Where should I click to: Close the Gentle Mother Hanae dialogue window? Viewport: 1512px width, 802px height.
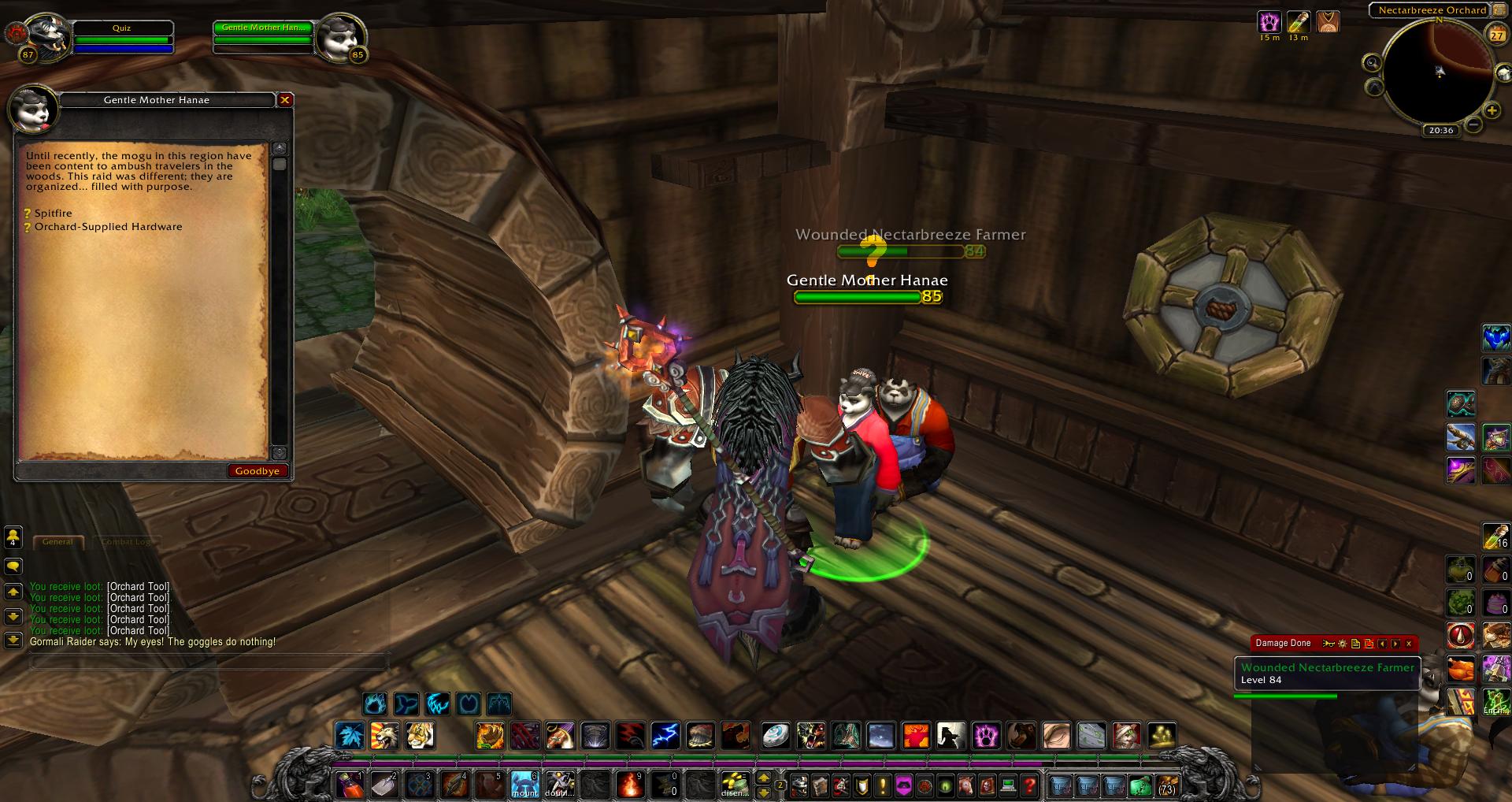285,100
